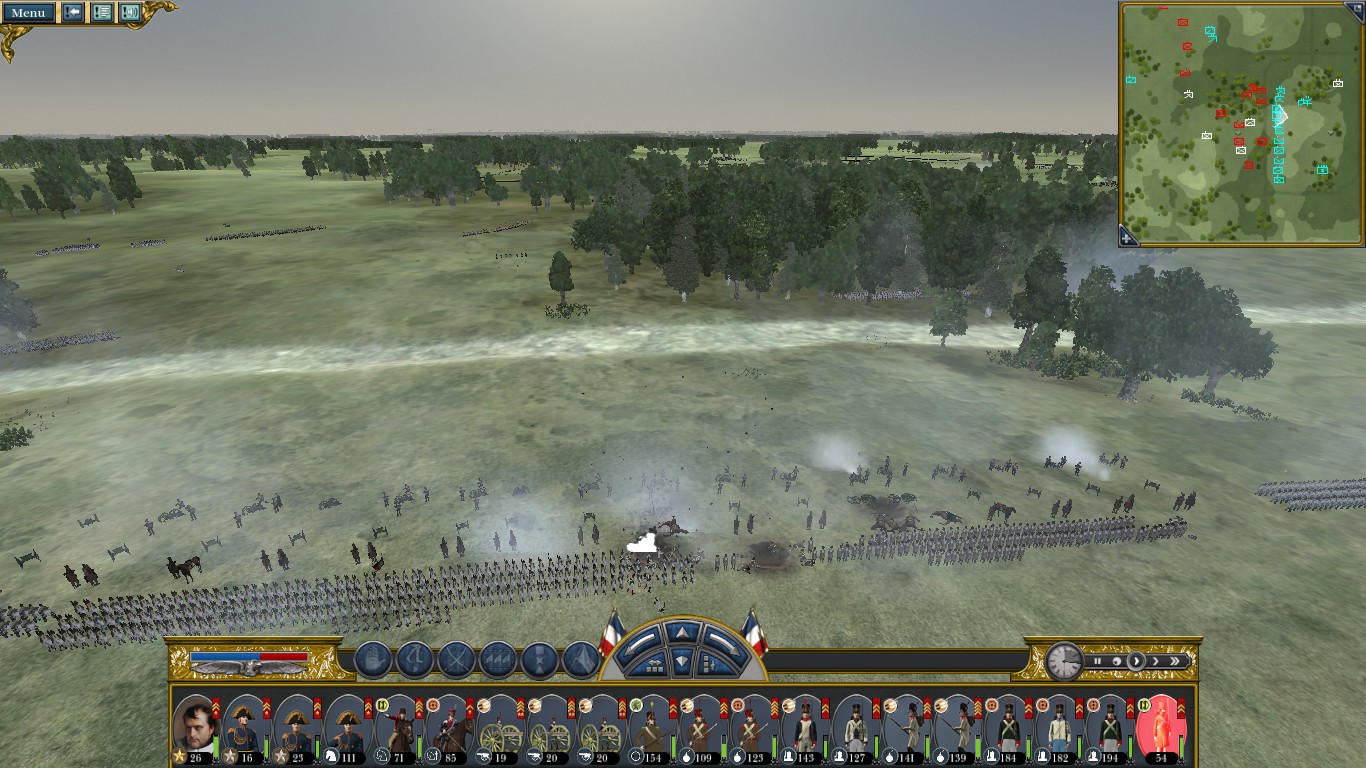Click the sailing ship ability button
The height and width of the screenshot is (768, 1366).
373,660
